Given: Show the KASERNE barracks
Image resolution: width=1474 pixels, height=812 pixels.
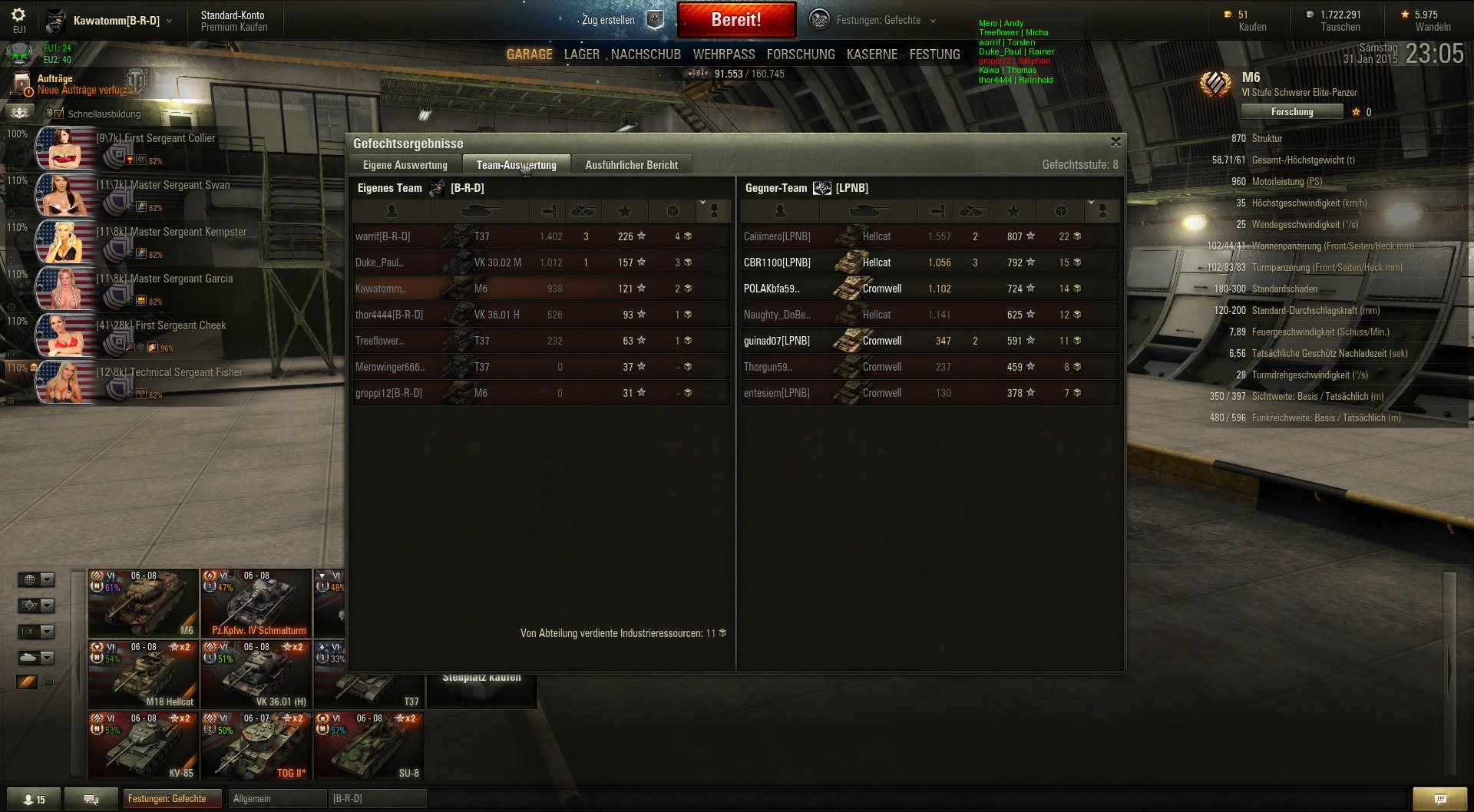Looking at the screenshot, I should (872, 54).
